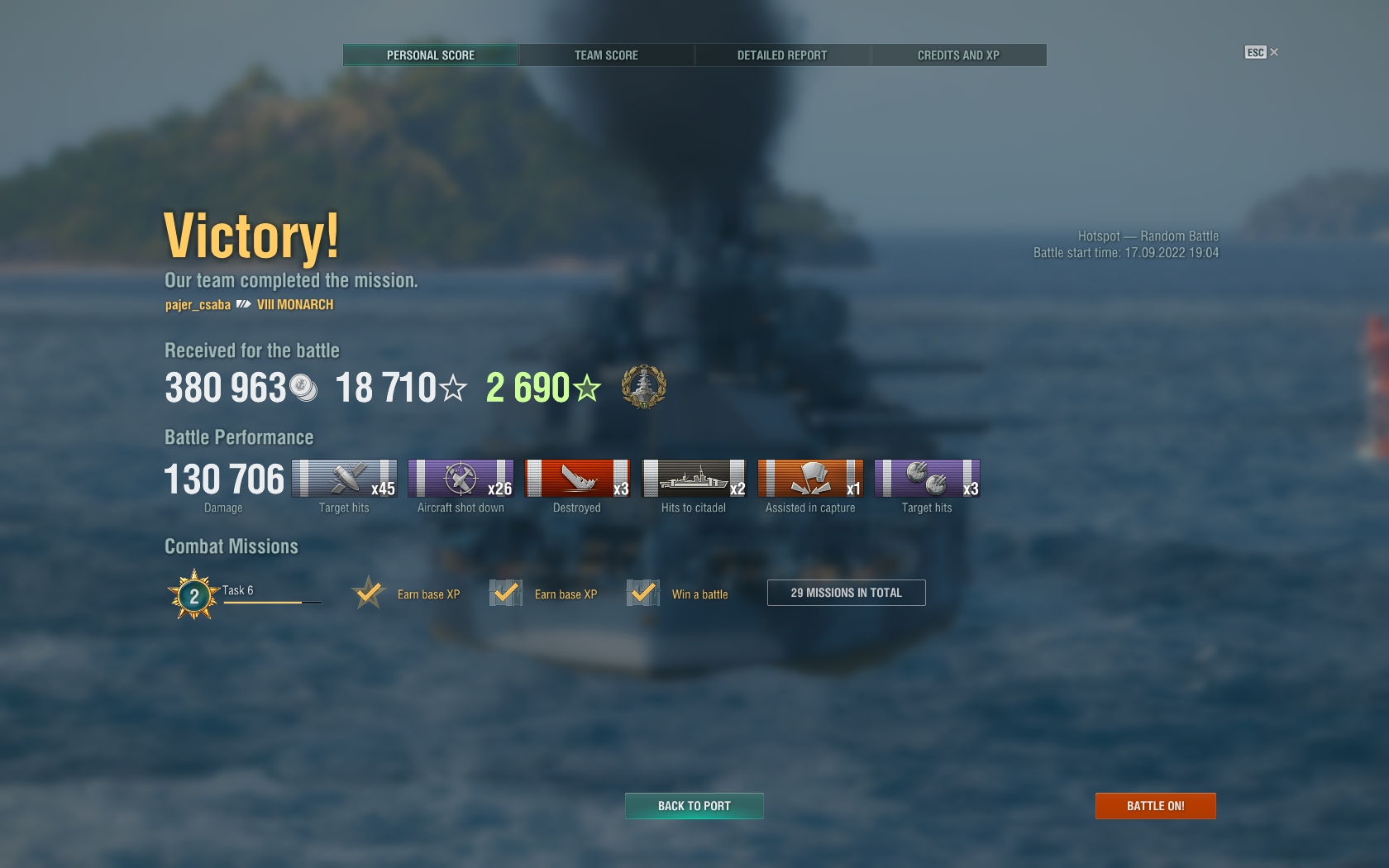This screenshot has height=868, width=1389.
Task: Close the results screen with the X
Action: coord(1274,52)
